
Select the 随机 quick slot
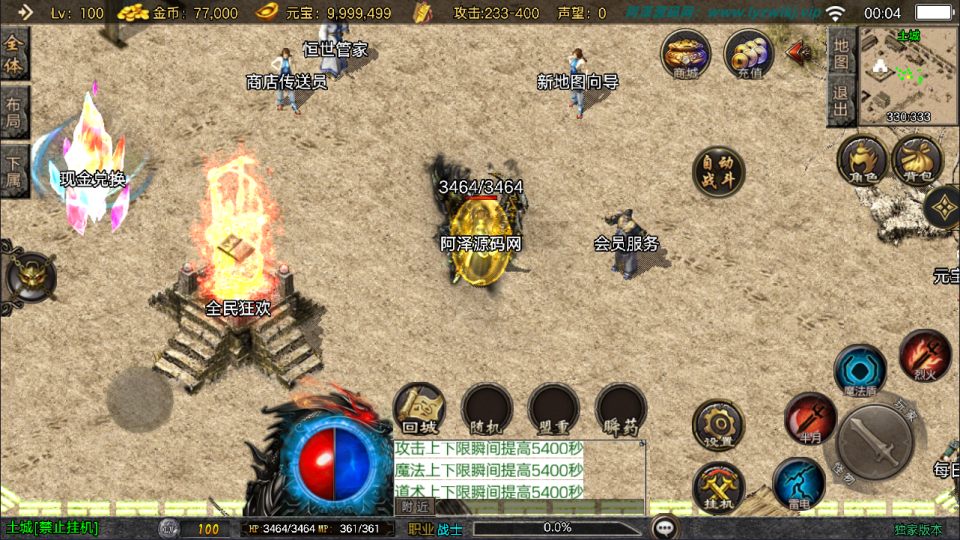[x=487, y=409]
